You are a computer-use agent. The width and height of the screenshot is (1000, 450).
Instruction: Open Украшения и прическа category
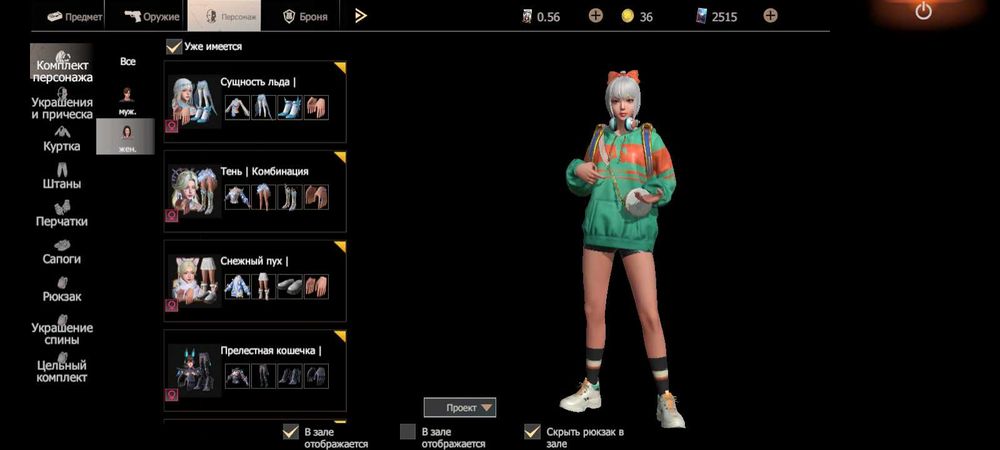tap(62, 107)
